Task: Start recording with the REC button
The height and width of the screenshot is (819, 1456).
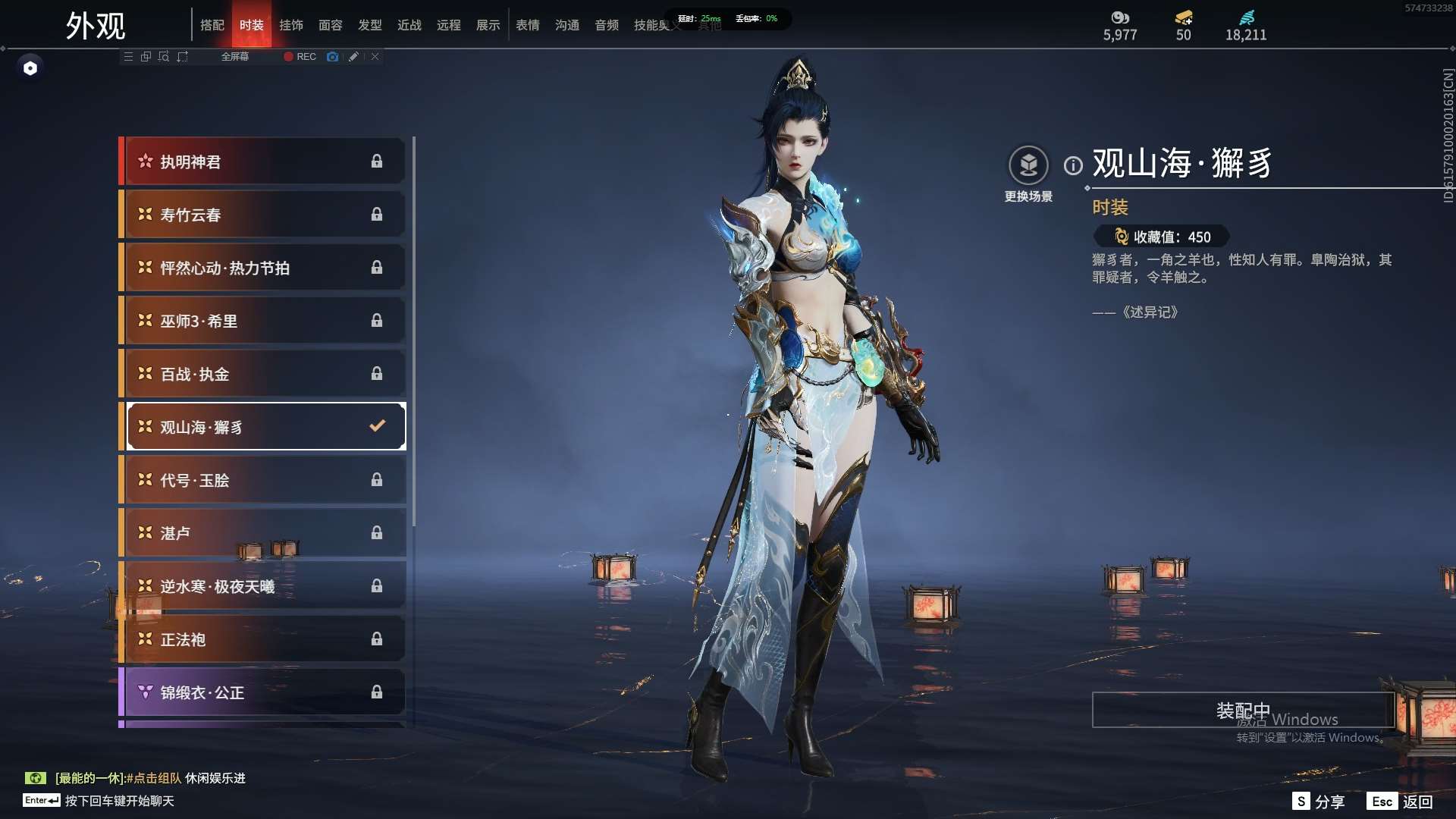Action: point(300,57)
